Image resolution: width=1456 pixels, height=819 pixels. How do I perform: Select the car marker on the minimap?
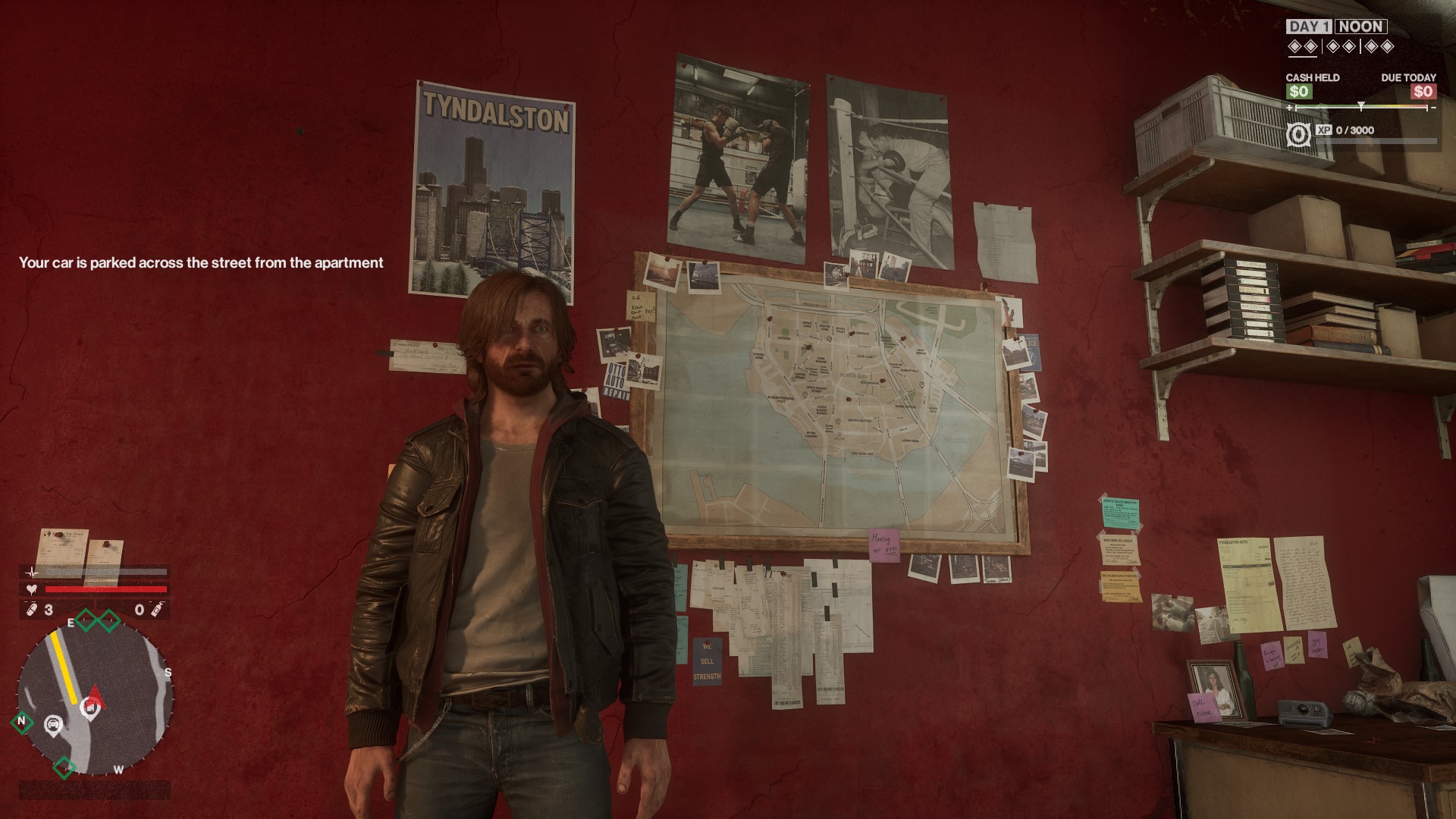[x=53, y=726]
